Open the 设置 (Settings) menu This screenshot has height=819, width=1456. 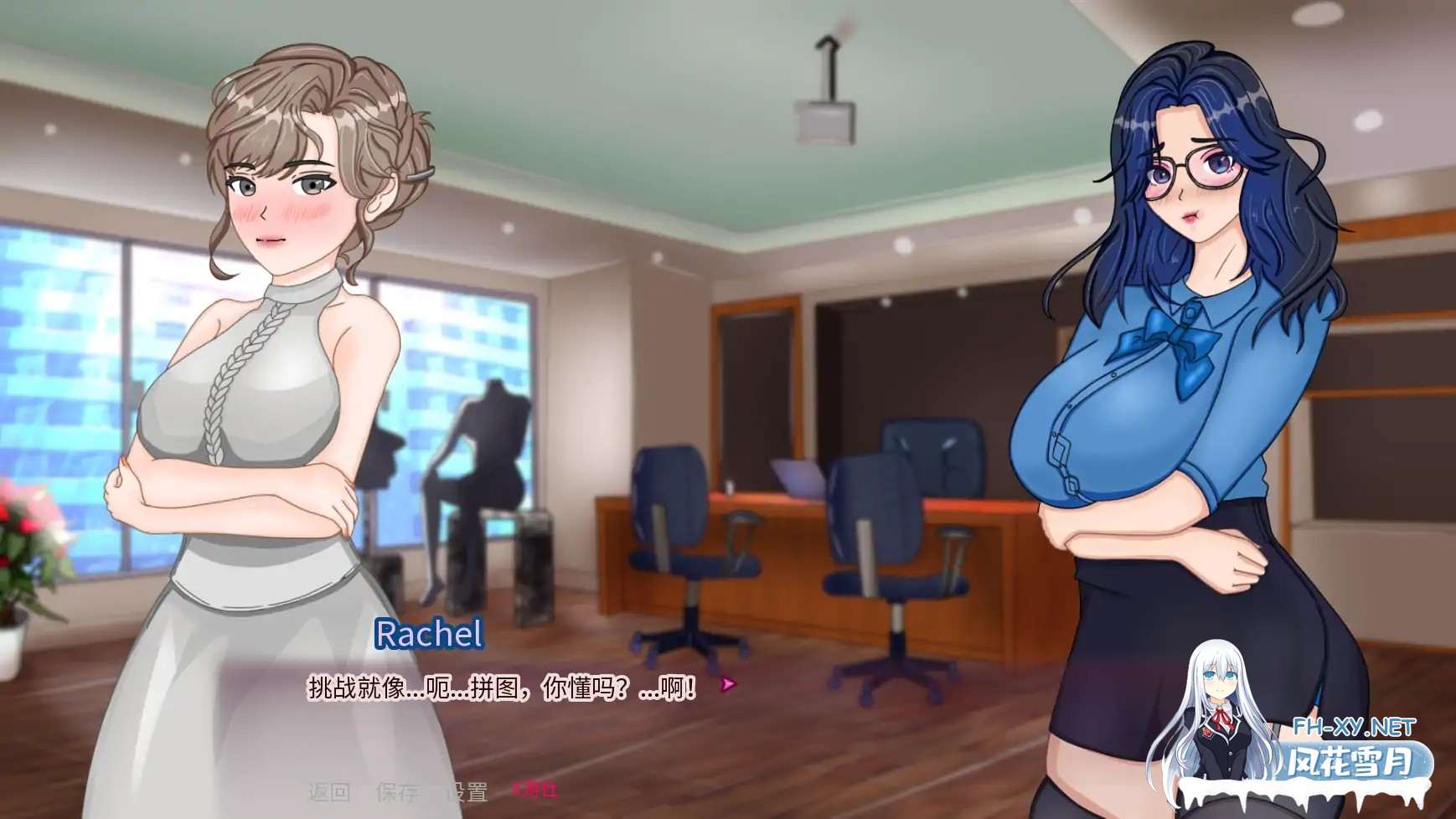(466, 791)
